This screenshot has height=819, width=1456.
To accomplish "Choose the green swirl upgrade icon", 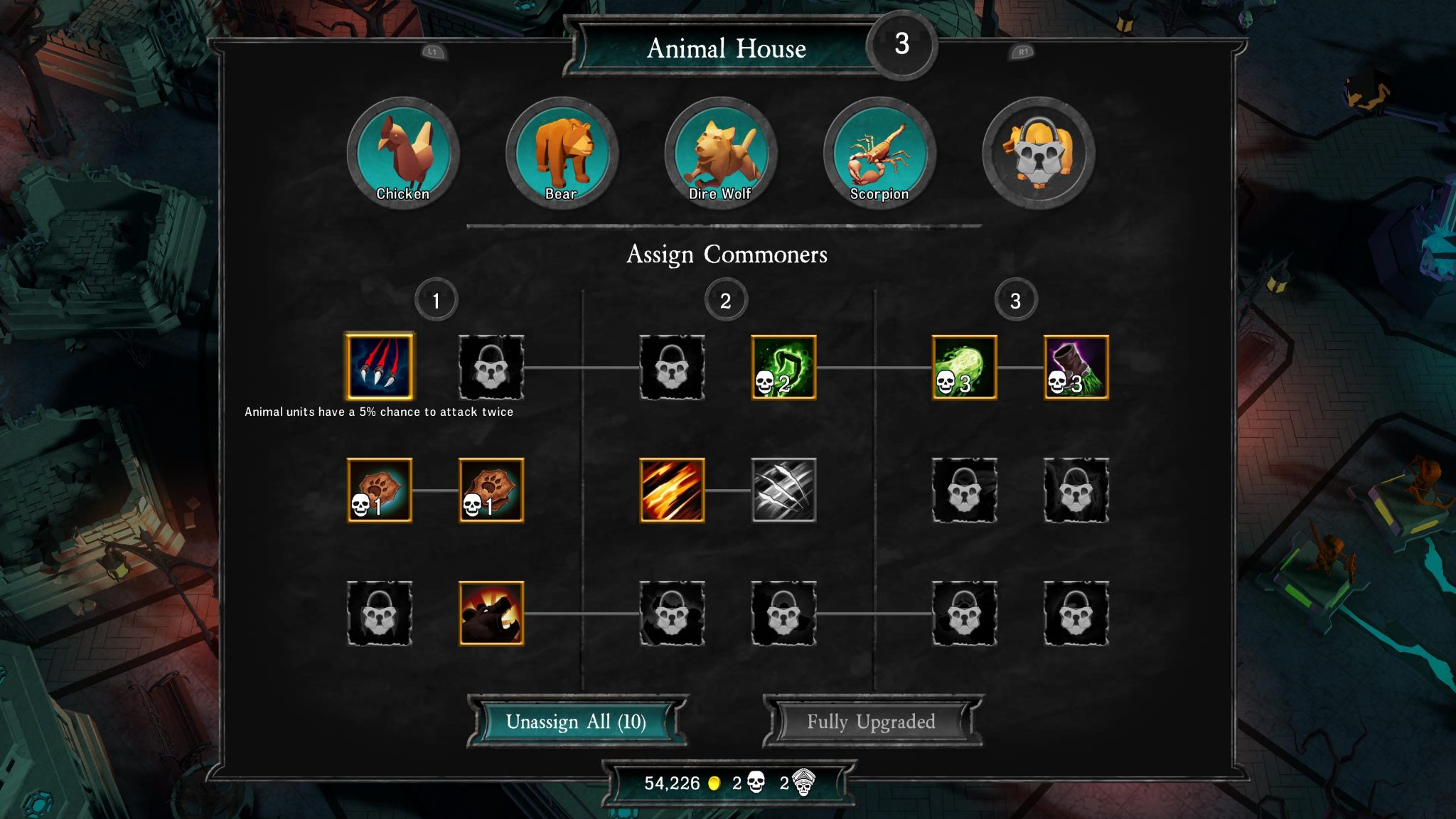I will [x=783, y=367].
